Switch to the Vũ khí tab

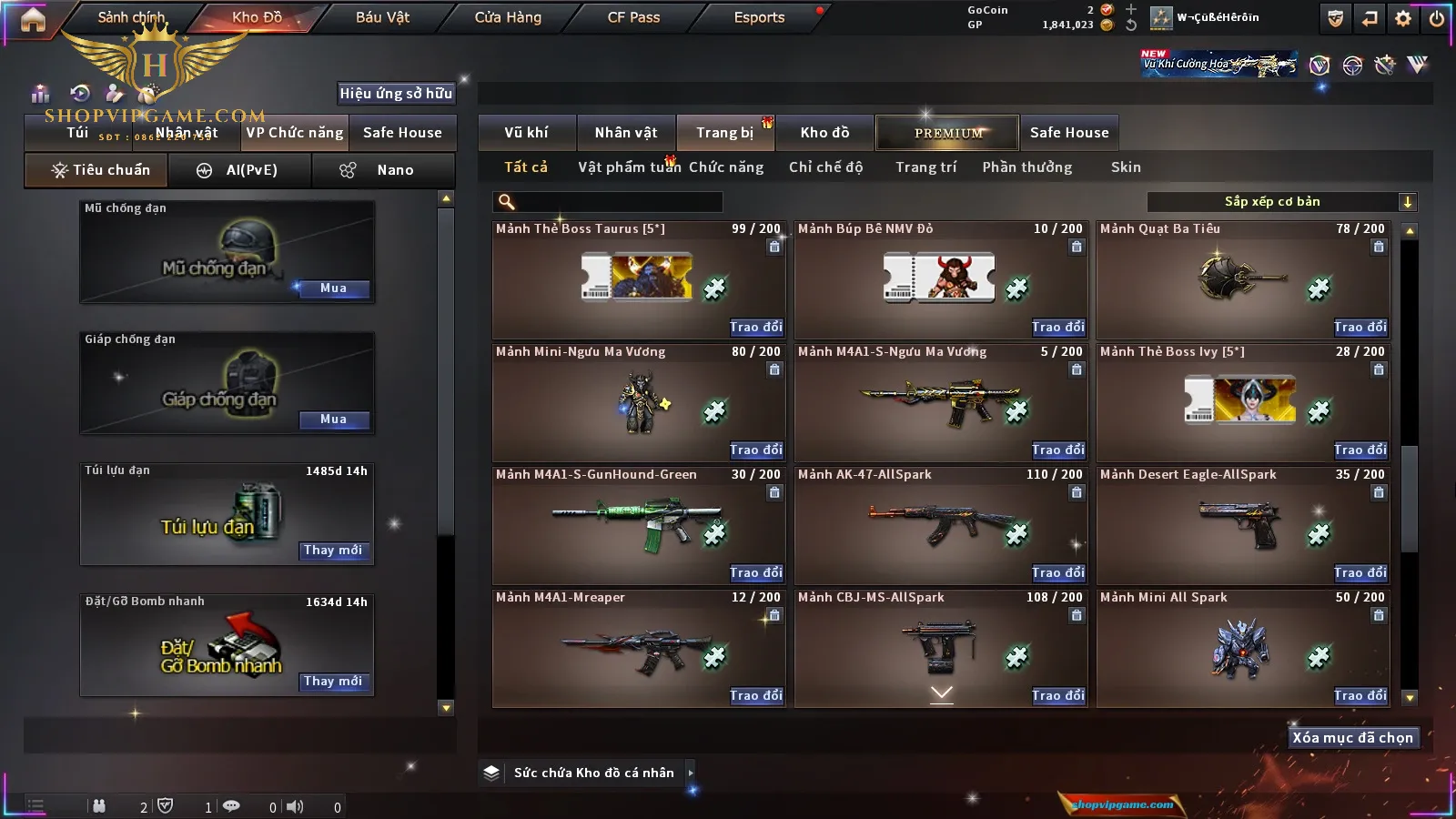click(526, 133)
